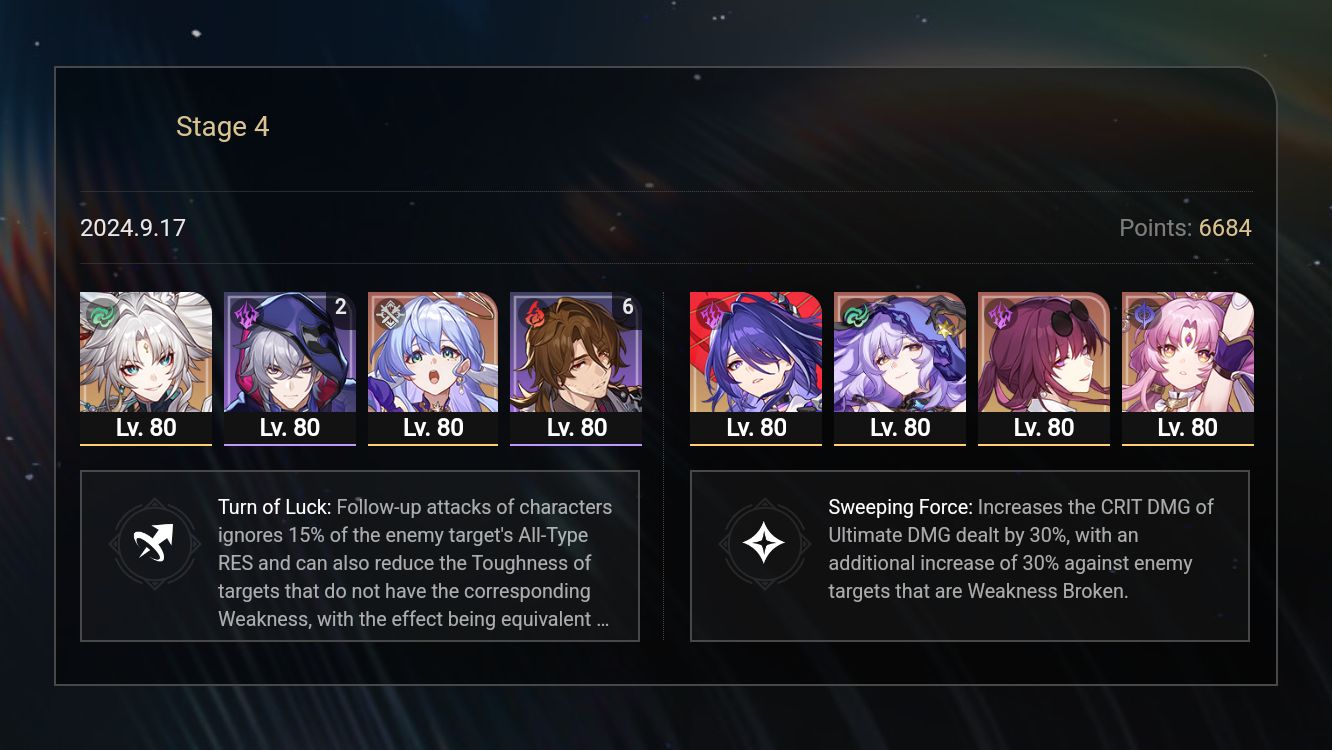
Task: Select Kafka's character portrait
Action: [x=1044, y=352]
